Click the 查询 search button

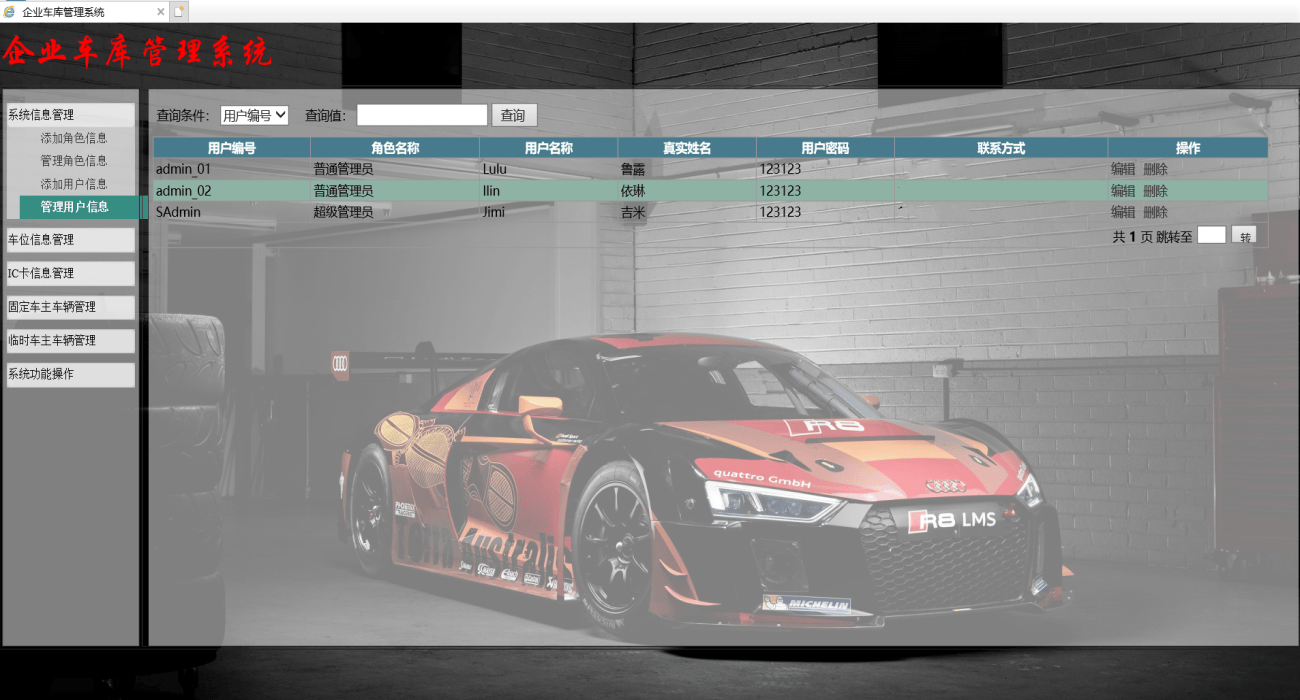click(x=513, y=116)
